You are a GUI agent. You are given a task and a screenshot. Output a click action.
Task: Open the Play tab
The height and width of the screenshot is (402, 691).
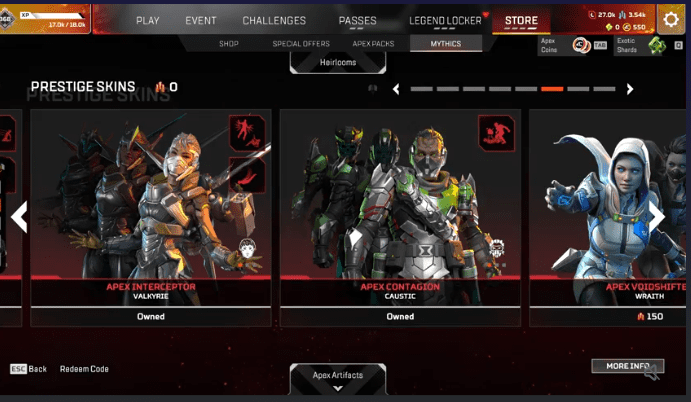(148, 20)
